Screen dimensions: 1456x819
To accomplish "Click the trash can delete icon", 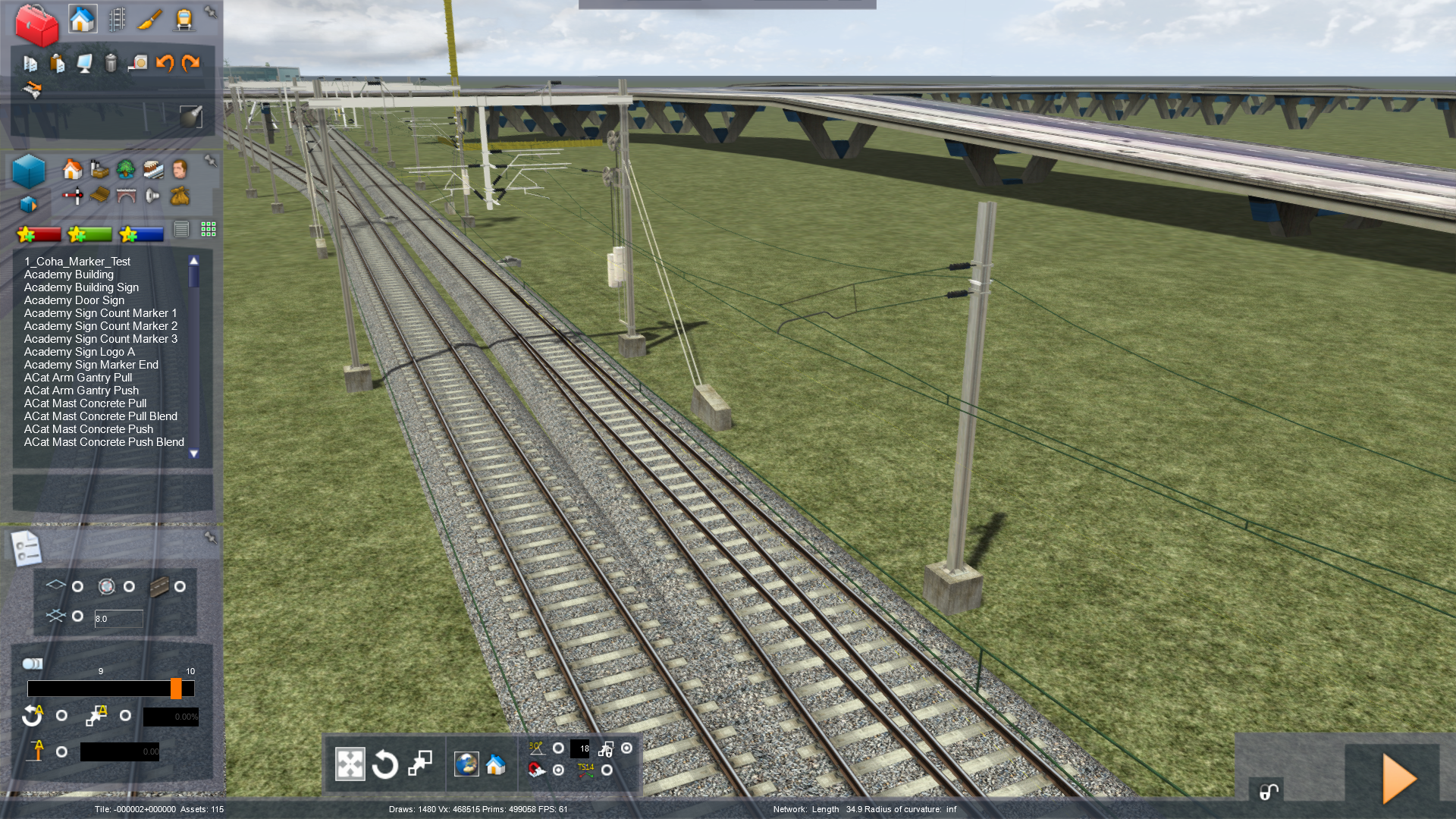I will click(x=111, y=63).
